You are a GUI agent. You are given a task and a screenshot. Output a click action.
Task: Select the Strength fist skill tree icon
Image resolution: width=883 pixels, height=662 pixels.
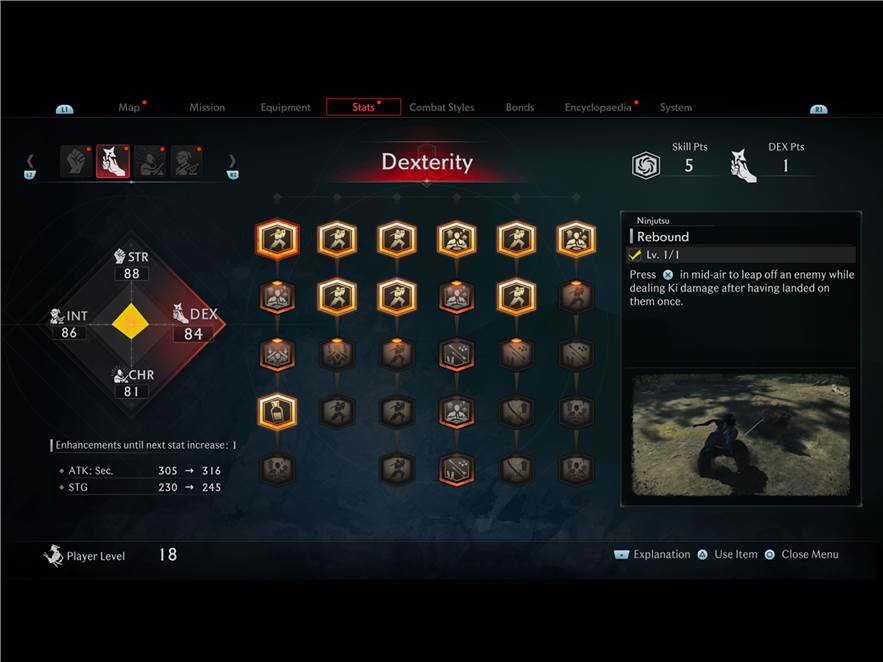(76, 161)
